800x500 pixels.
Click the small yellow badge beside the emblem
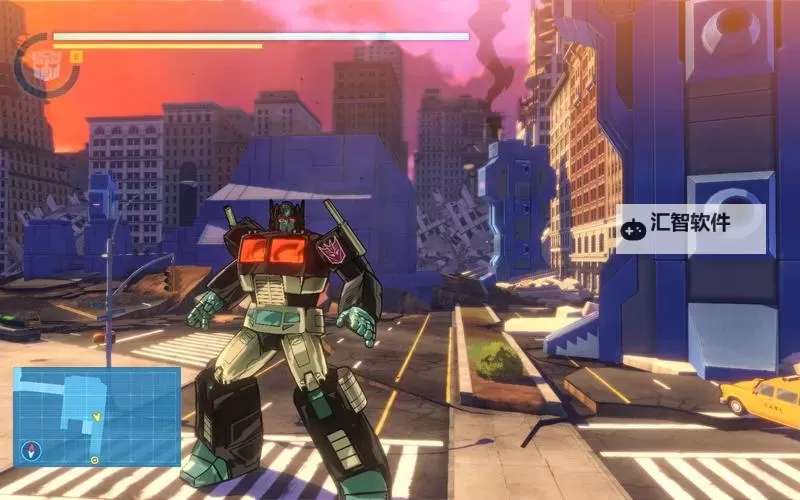point(77,58)
